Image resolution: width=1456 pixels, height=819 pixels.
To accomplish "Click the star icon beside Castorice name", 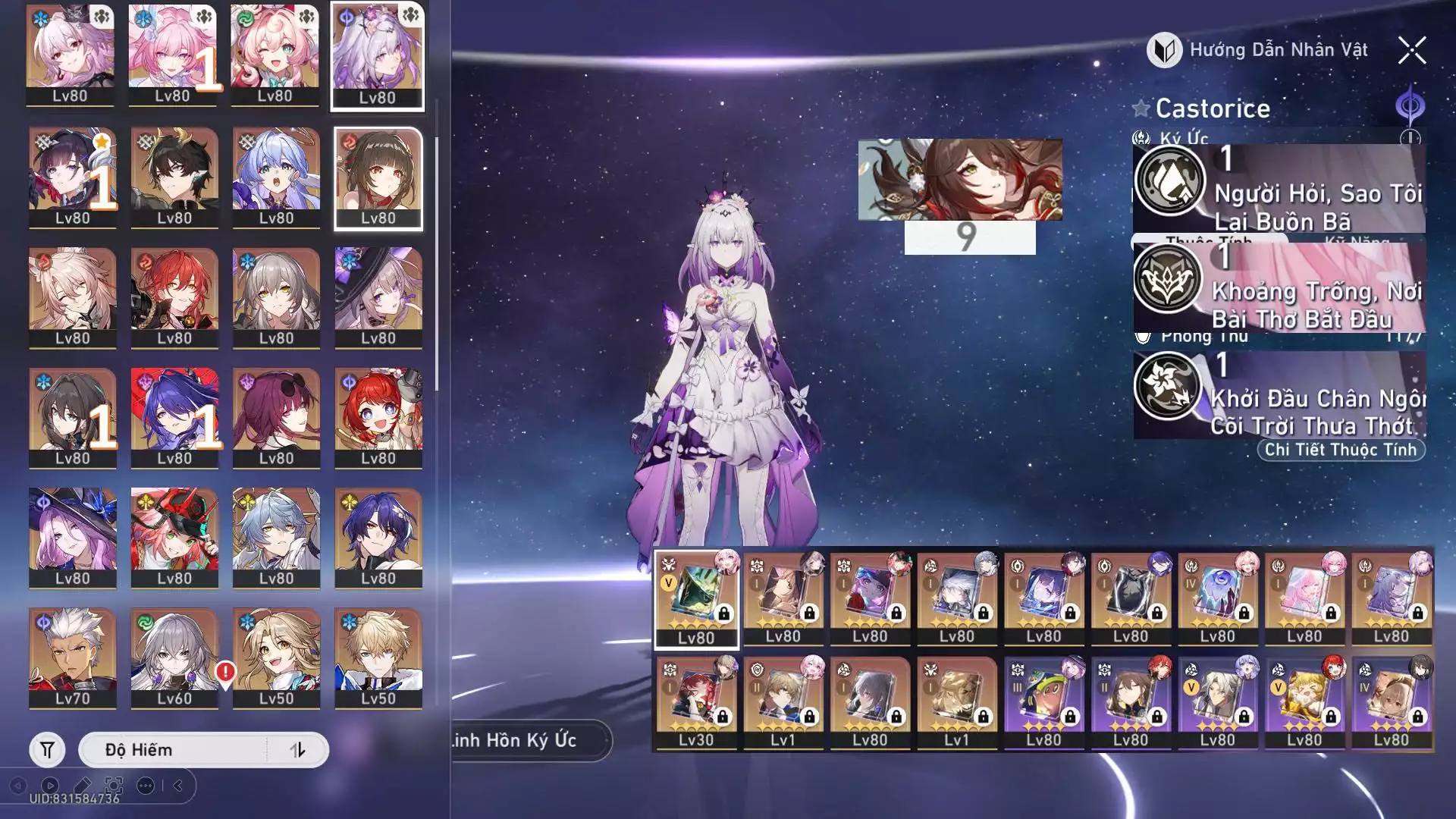I will coord(1141,108).
